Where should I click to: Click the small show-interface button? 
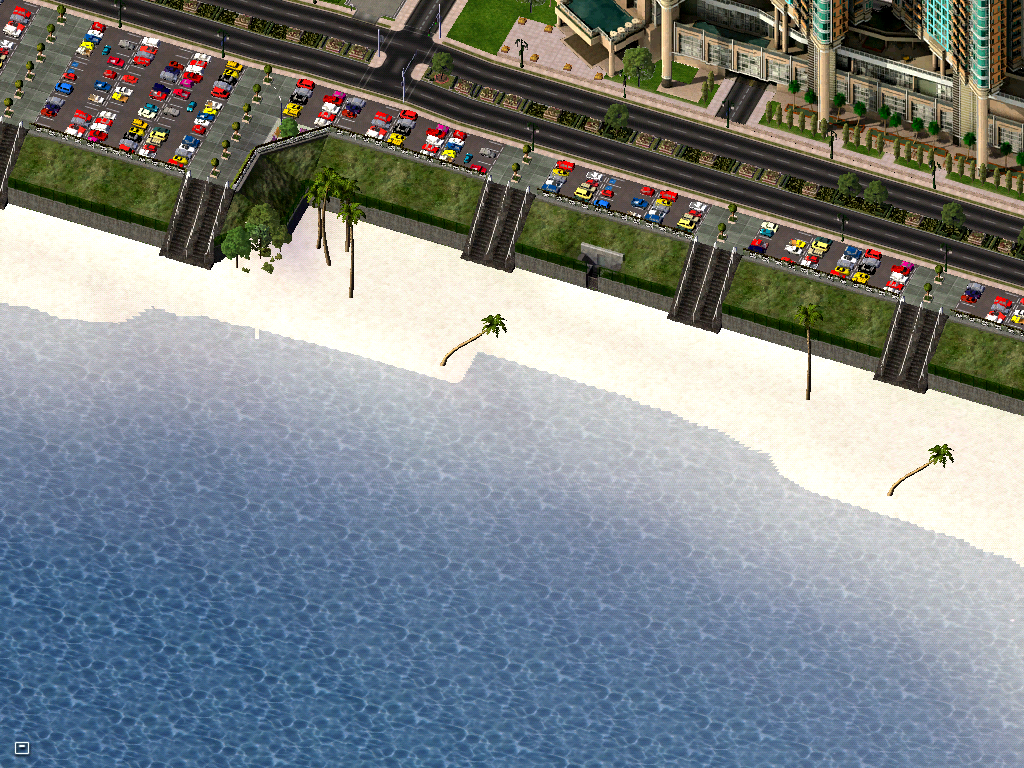pyautogui.click(x=22, y=747)
